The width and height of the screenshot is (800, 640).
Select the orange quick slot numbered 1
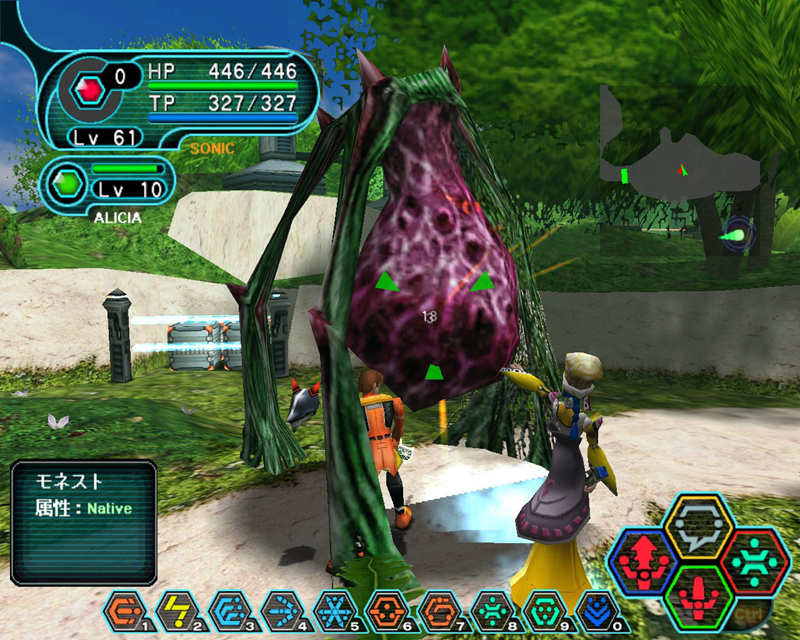click(x=123, y=608)
